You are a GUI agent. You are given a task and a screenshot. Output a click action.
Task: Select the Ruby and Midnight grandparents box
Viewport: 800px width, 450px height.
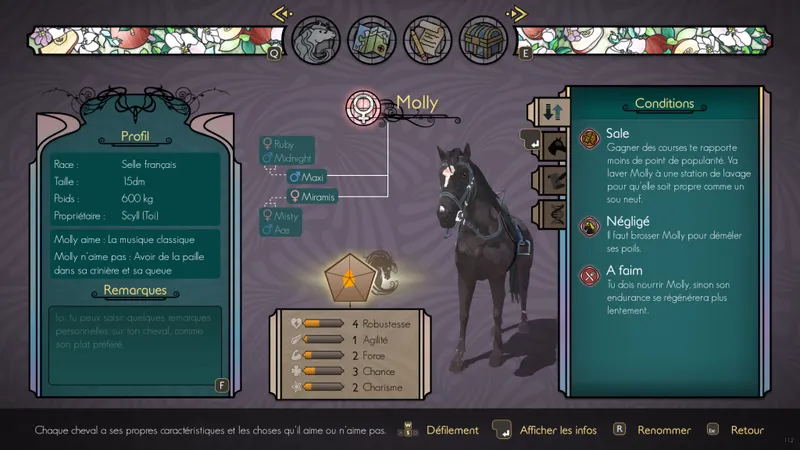pos(286,151)
